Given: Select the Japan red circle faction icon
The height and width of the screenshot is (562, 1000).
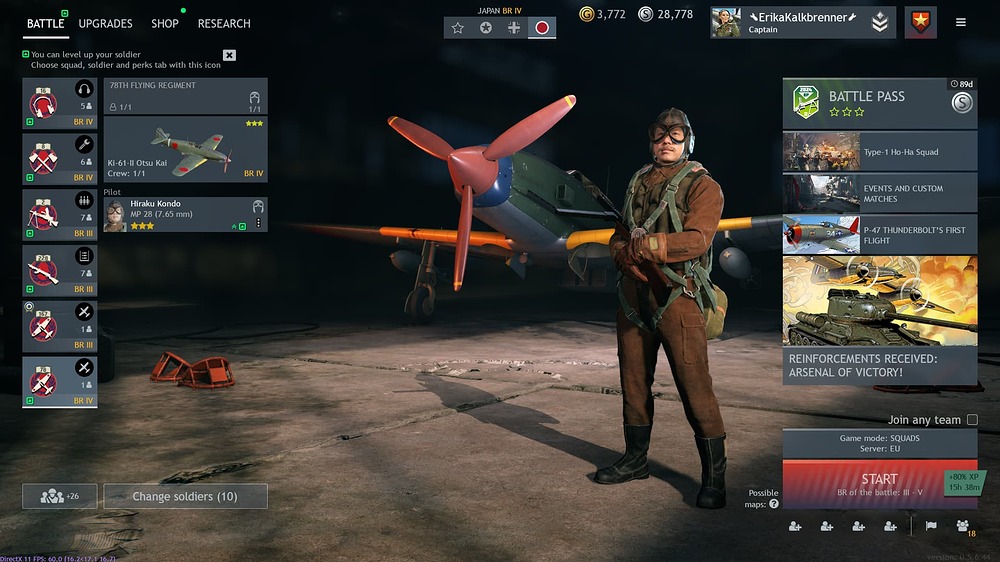Looking at the screenshot, I should pyautogui.click(x=542, y=28).
